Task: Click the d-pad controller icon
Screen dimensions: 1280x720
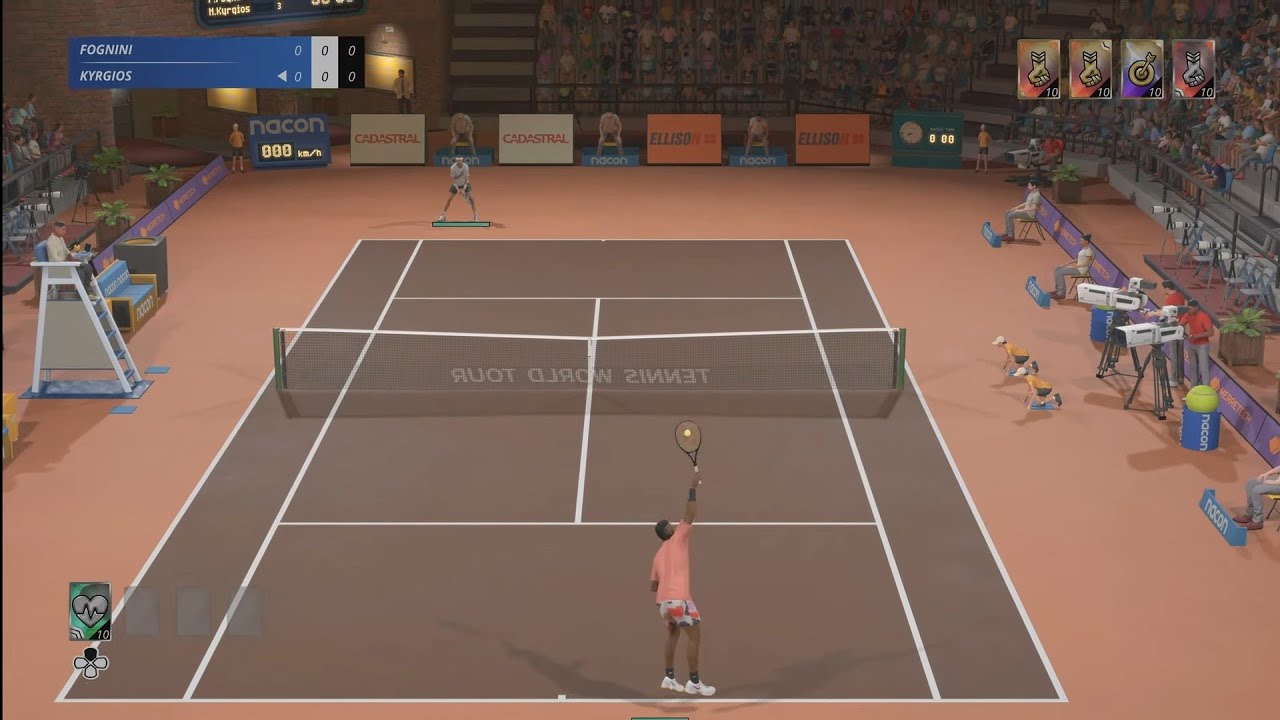Action: (x=89, y=661)
